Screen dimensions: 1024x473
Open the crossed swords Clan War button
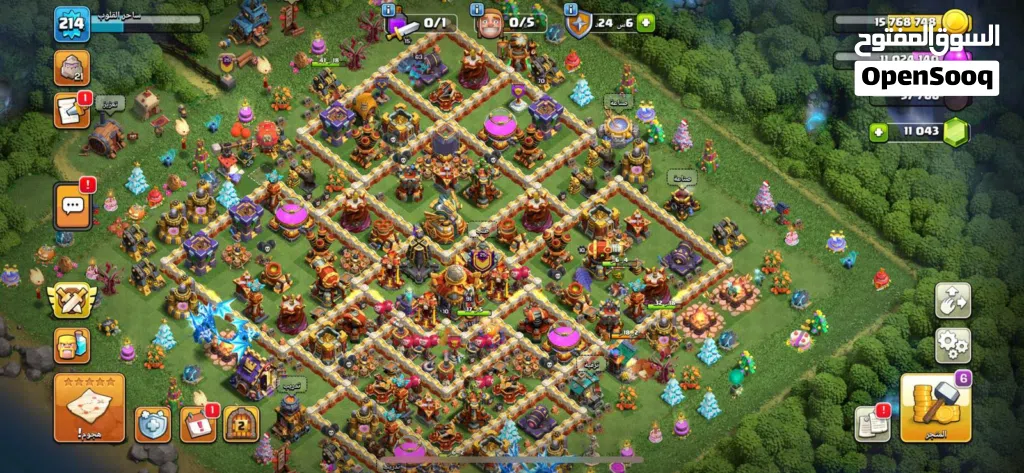click(72, 299)
